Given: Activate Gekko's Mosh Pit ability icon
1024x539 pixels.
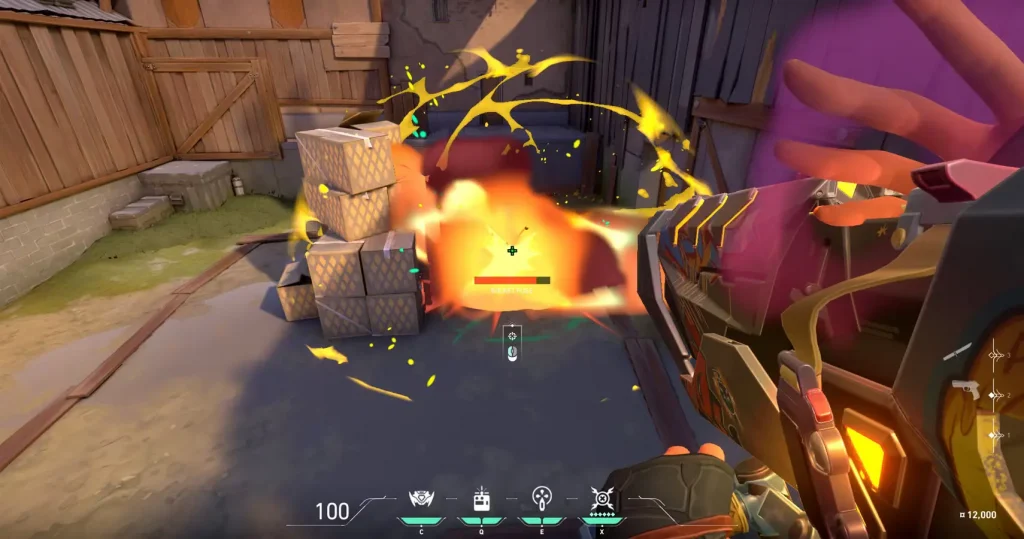Looking at the screenshot, I should [420, 498].
